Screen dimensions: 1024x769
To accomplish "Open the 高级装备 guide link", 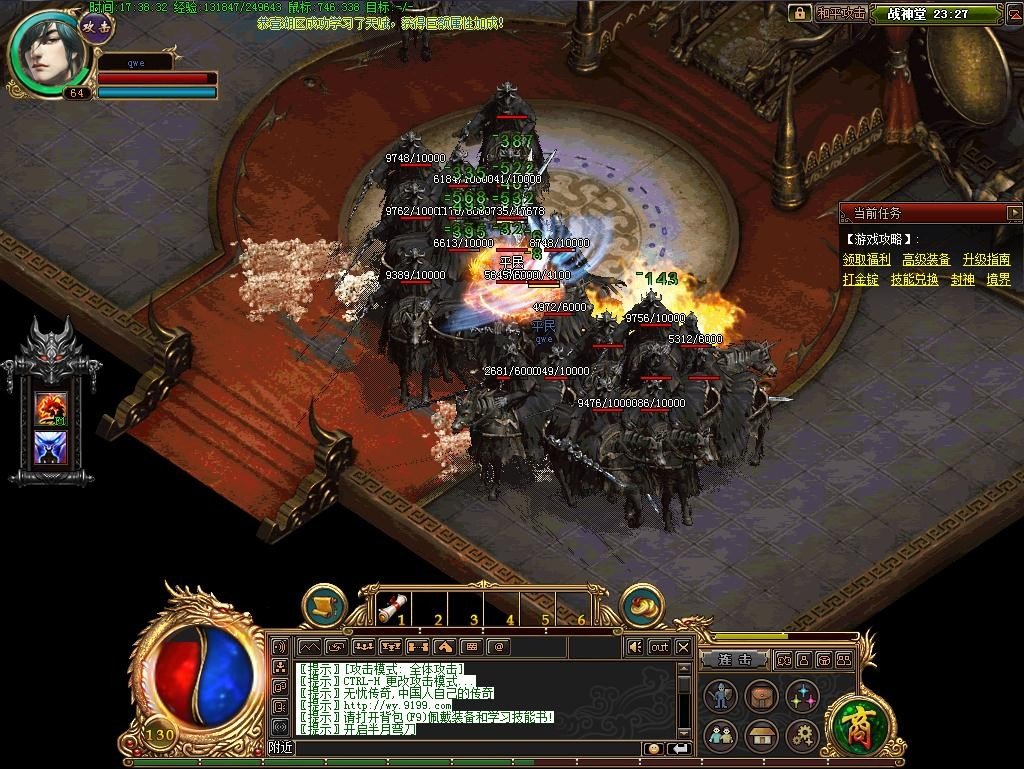I will [x=926, y=260].
